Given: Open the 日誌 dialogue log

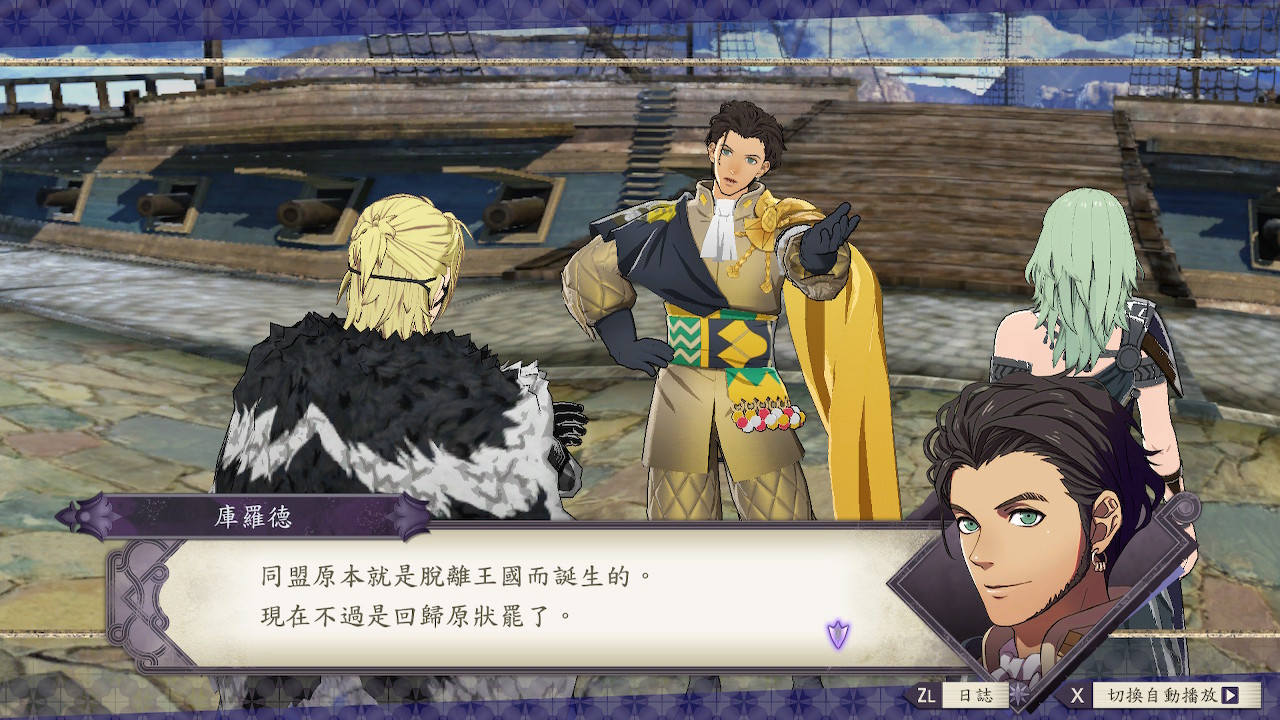Looking at the screenshot, I should (974, 695).
